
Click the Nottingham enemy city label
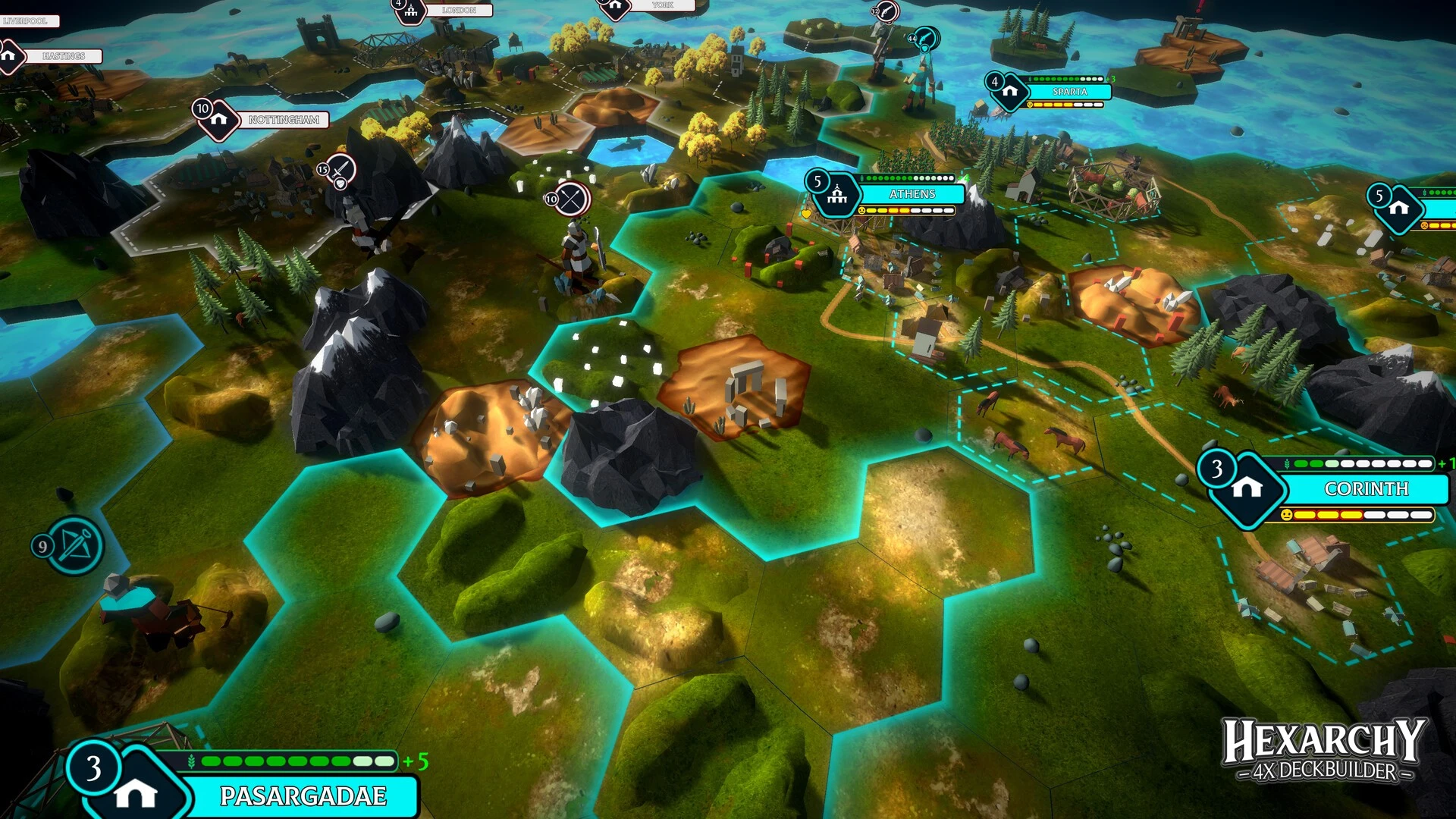284,120
